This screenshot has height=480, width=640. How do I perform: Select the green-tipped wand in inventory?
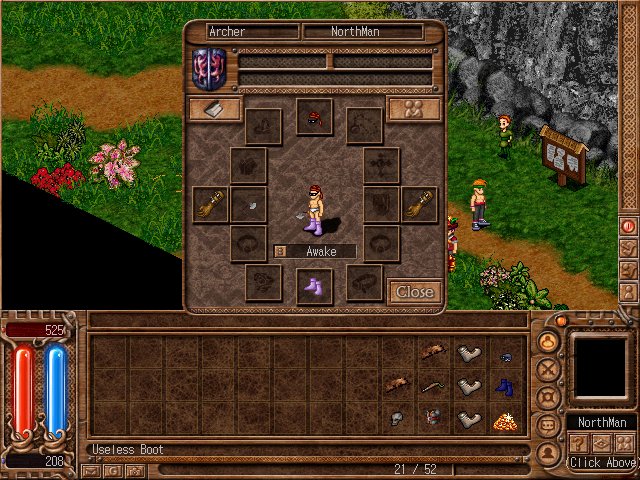432,386
